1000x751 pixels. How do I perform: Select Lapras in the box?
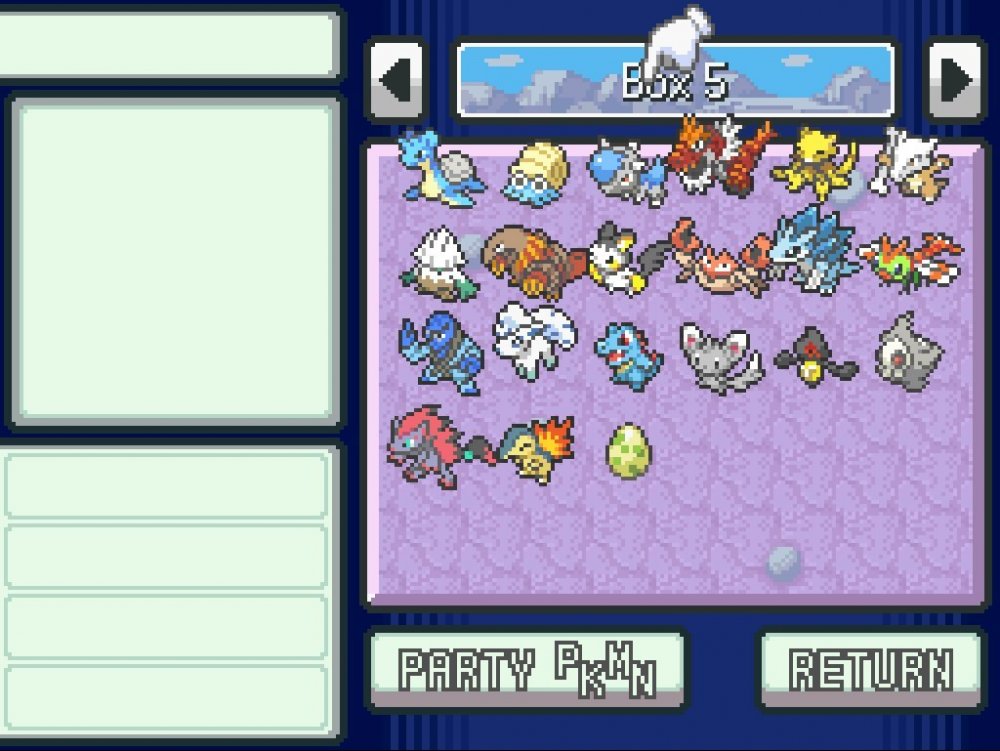tap(439, 167)
